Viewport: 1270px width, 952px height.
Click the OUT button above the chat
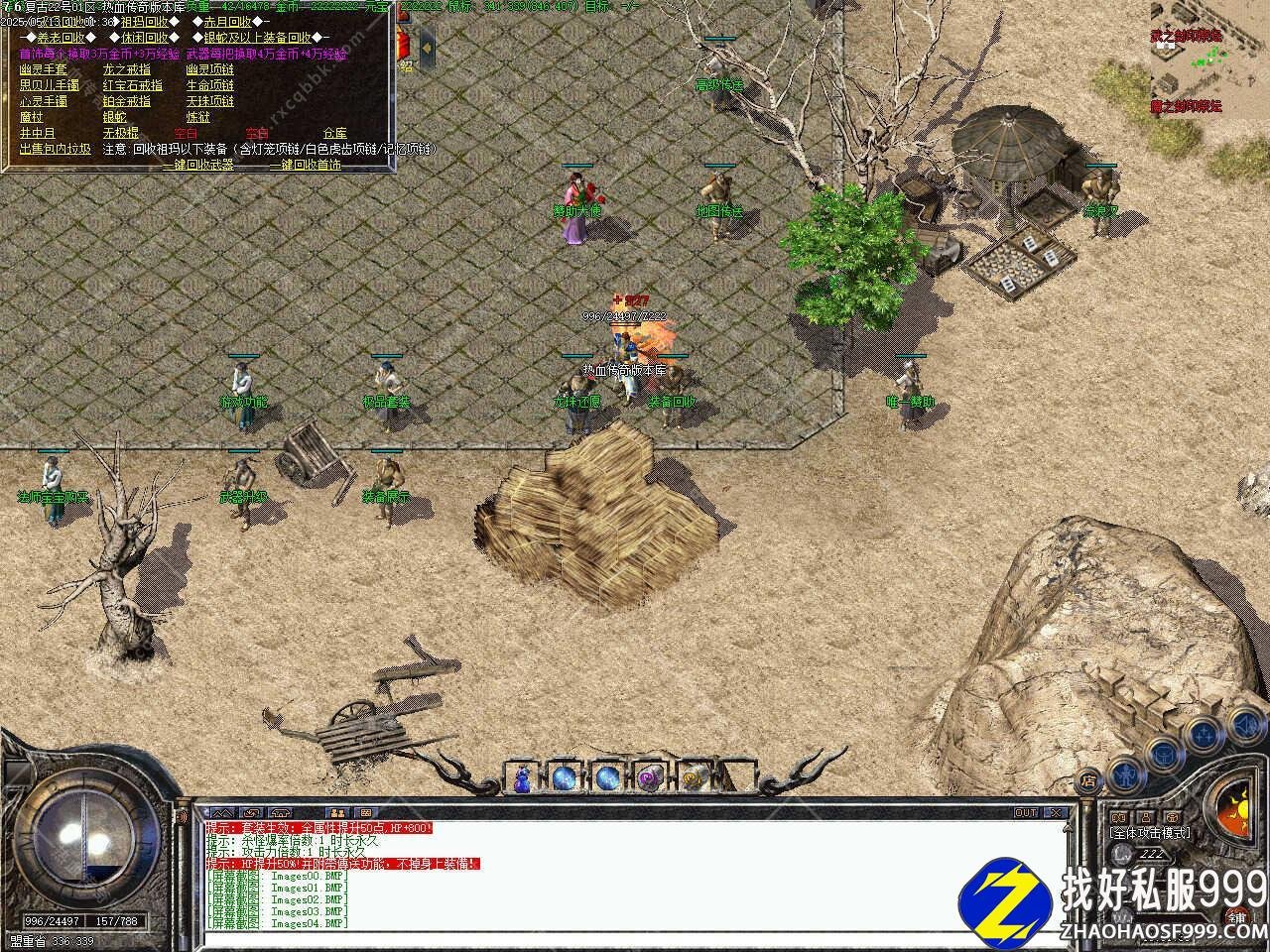coord(1026,813)
